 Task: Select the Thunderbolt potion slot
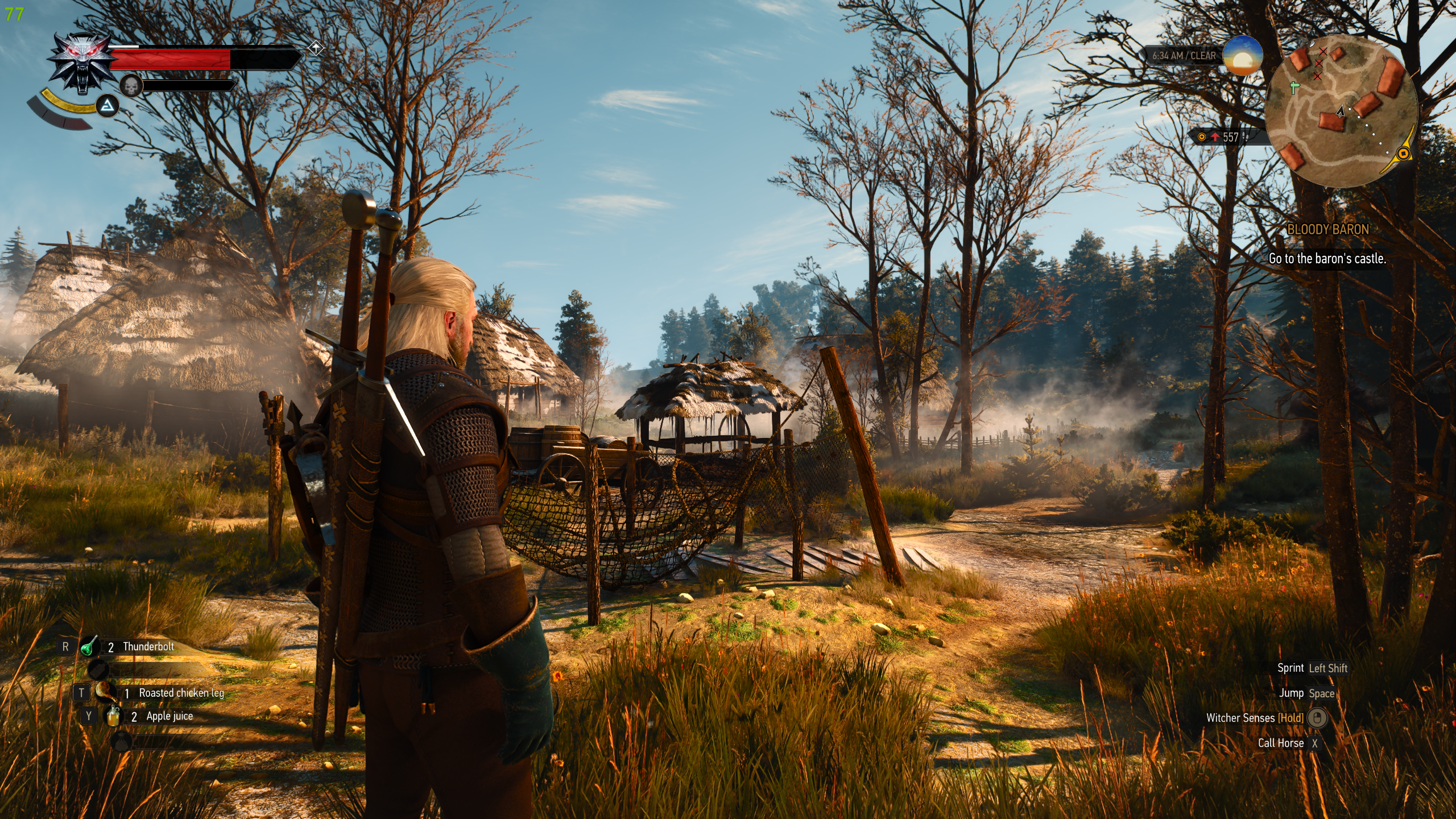pos(90,647)
